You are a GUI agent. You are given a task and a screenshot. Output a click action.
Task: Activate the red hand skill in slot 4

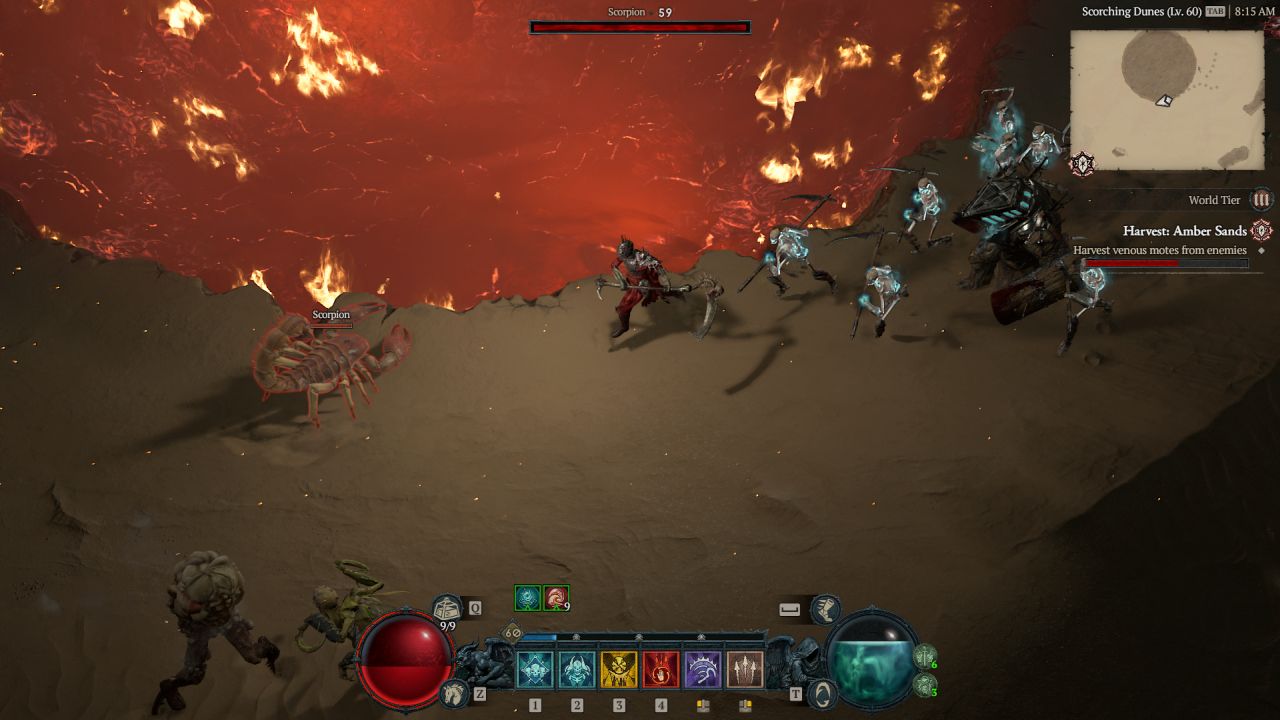point(661,670)
